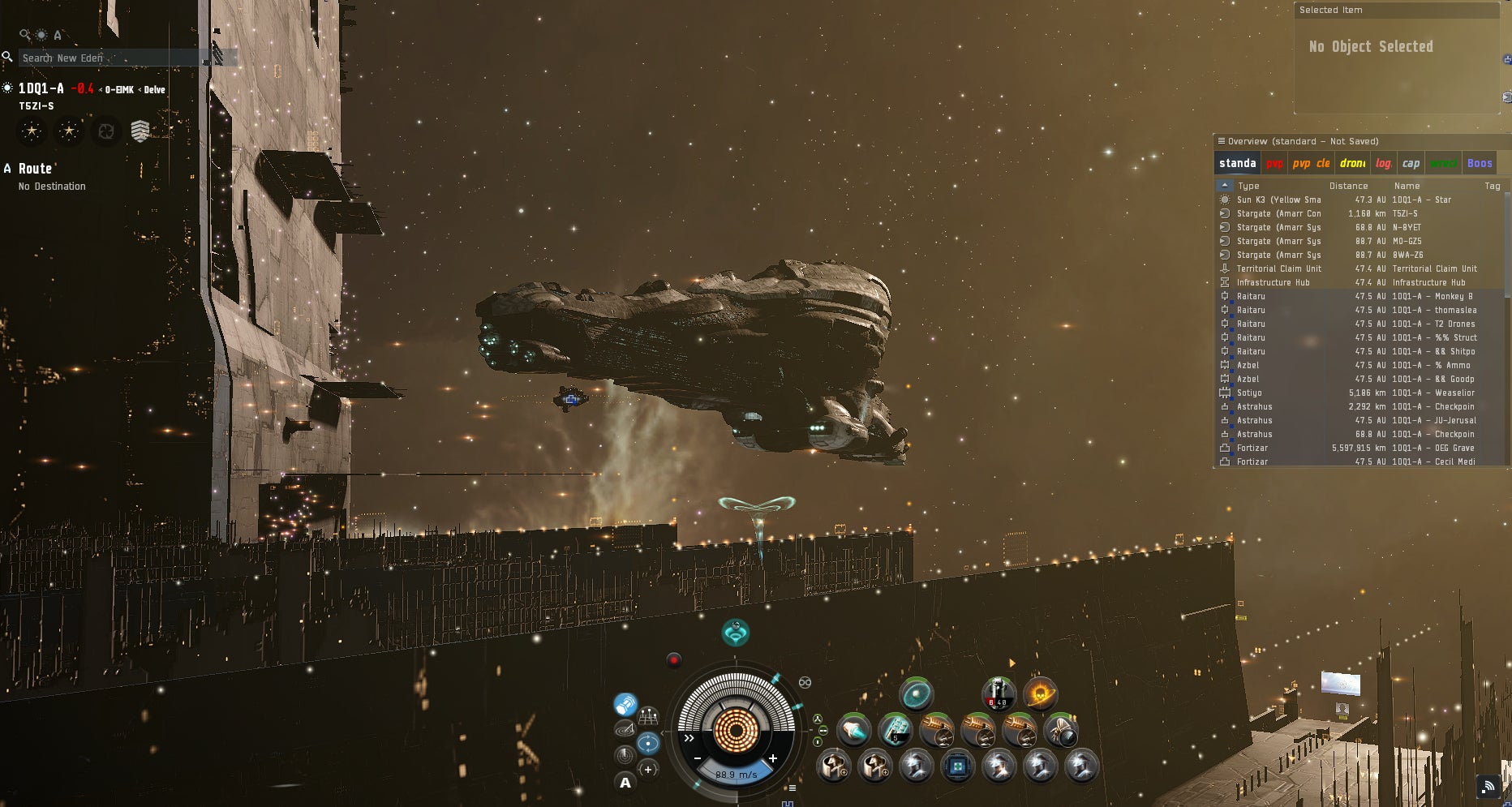Toggle the drone shield icon above the module rack
Screen dimensions: 1512x807
(916, 695)
